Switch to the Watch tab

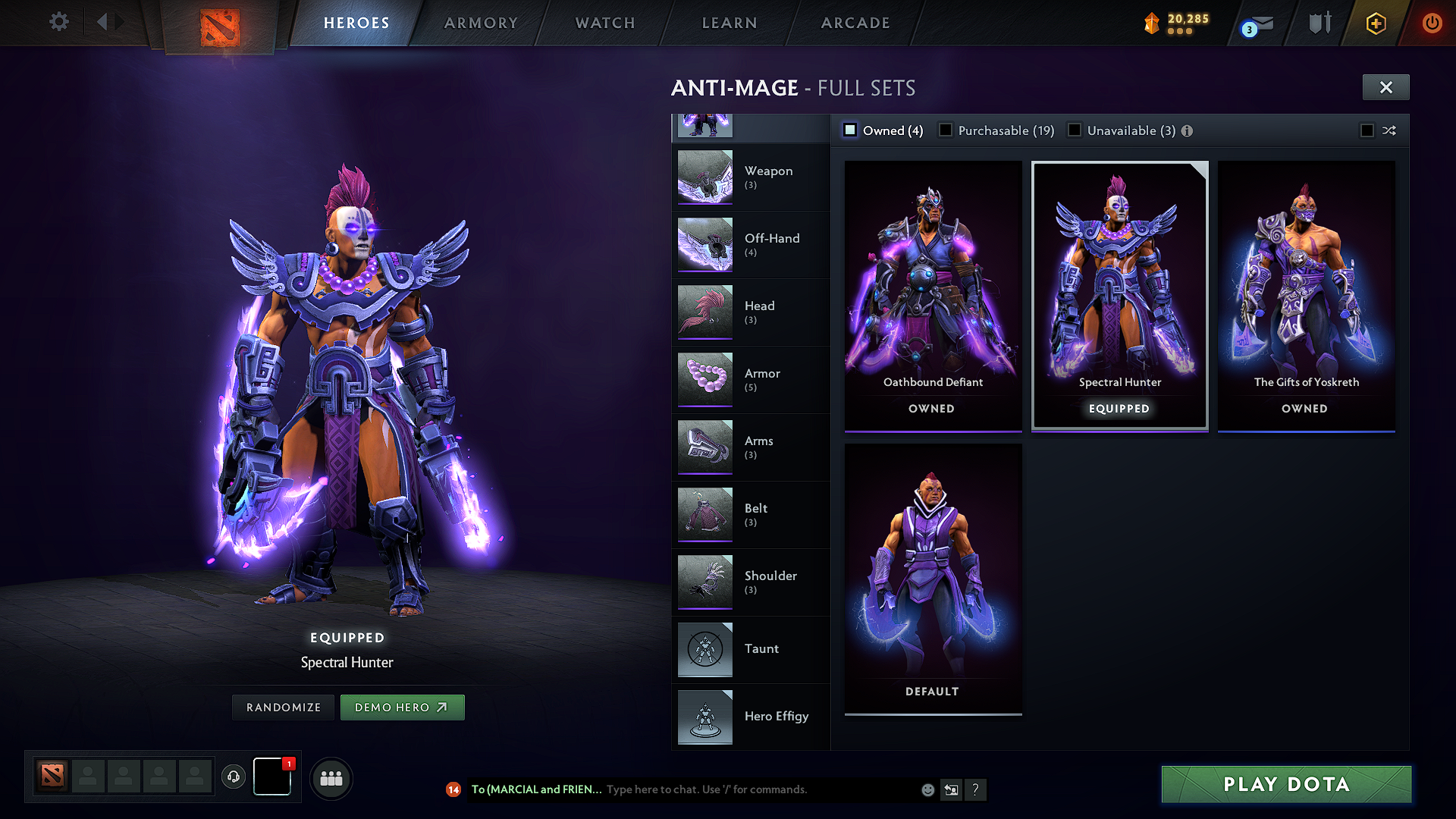pyautogui.click(x=604, y=23)
